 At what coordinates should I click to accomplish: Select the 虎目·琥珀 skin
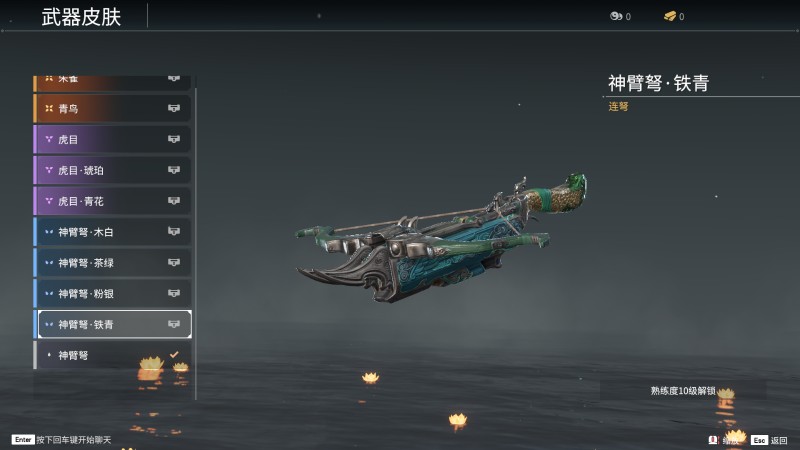coord(112,170)
